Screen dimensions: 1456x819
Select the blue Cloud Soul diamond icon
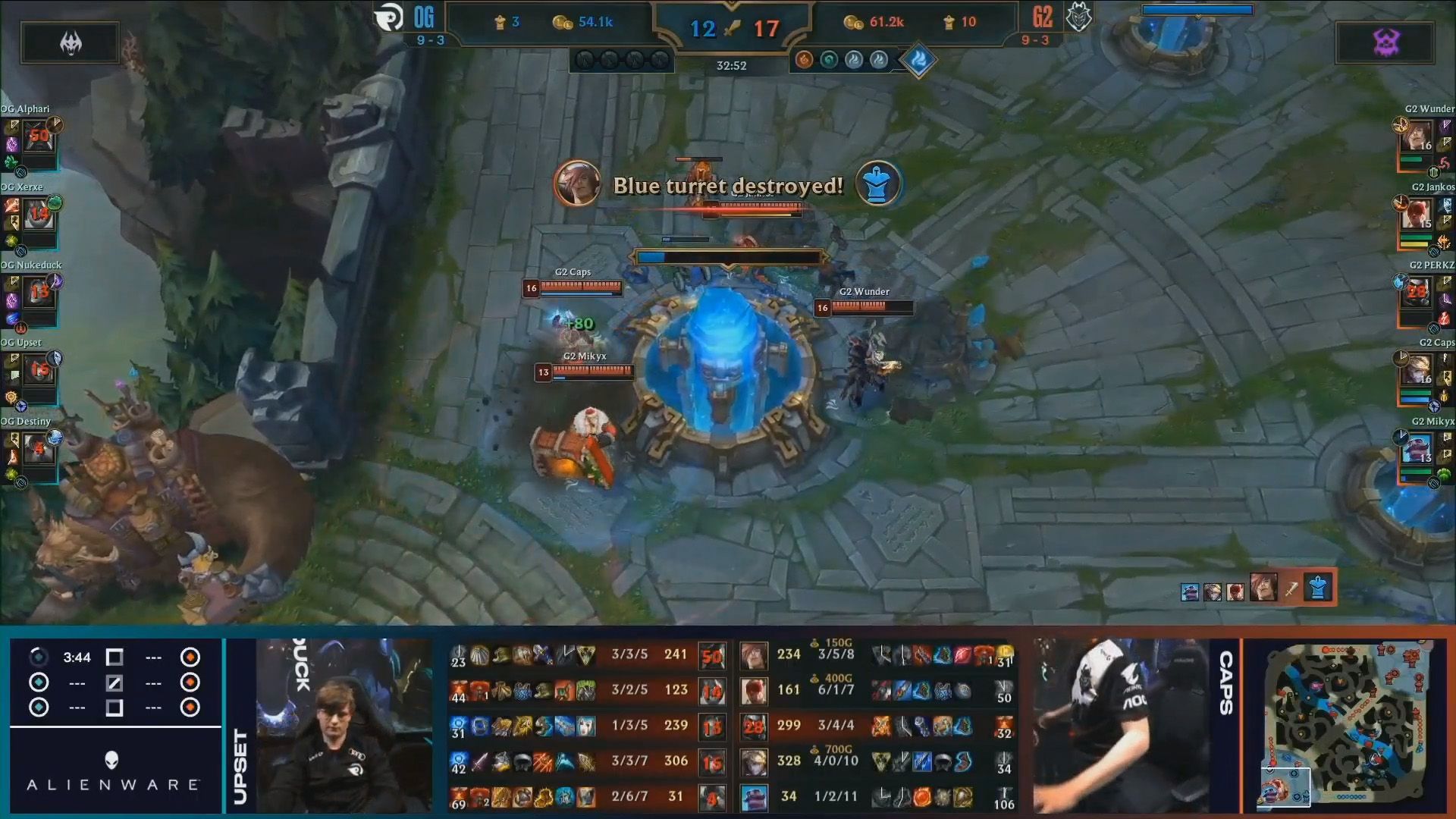[918, 61]
